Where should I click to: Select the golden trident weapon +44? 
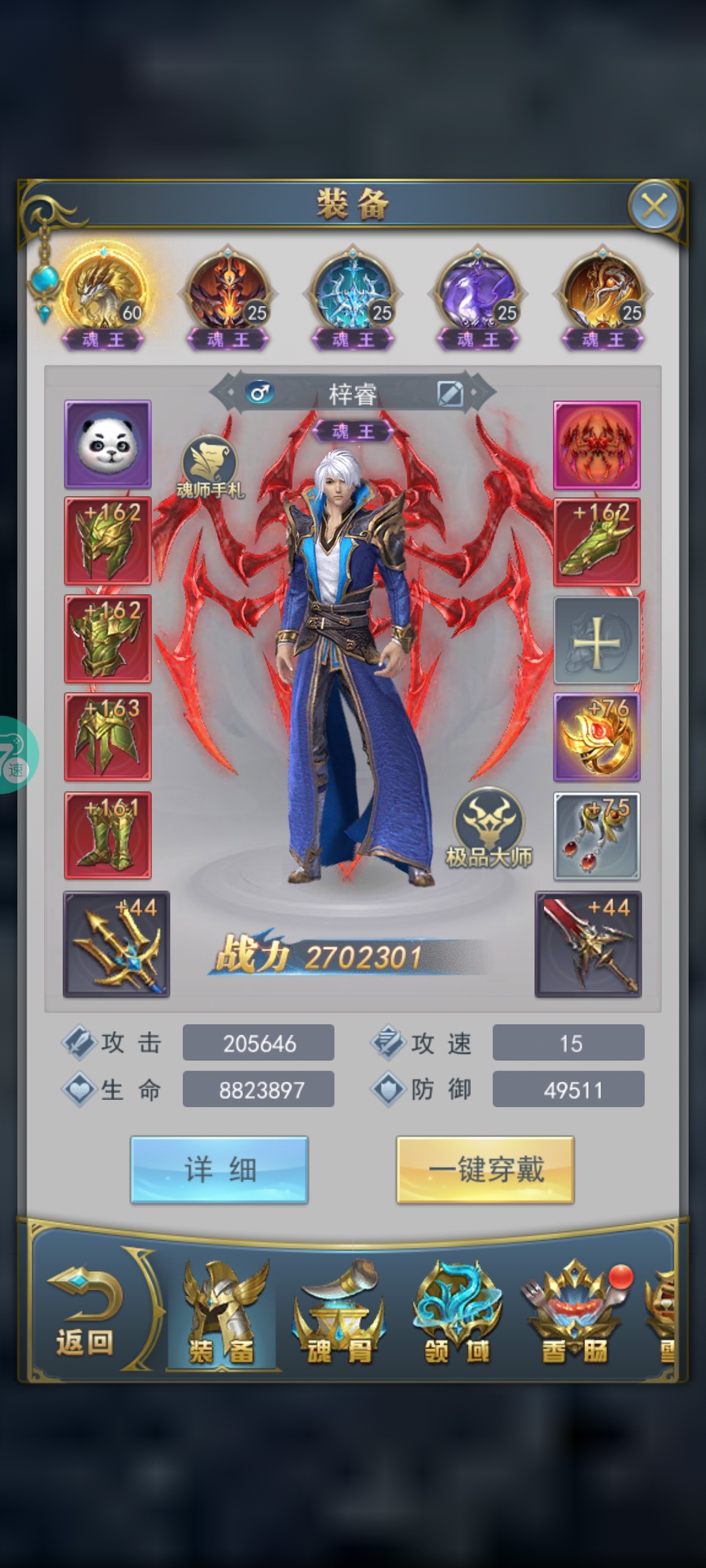pos(117,944)
